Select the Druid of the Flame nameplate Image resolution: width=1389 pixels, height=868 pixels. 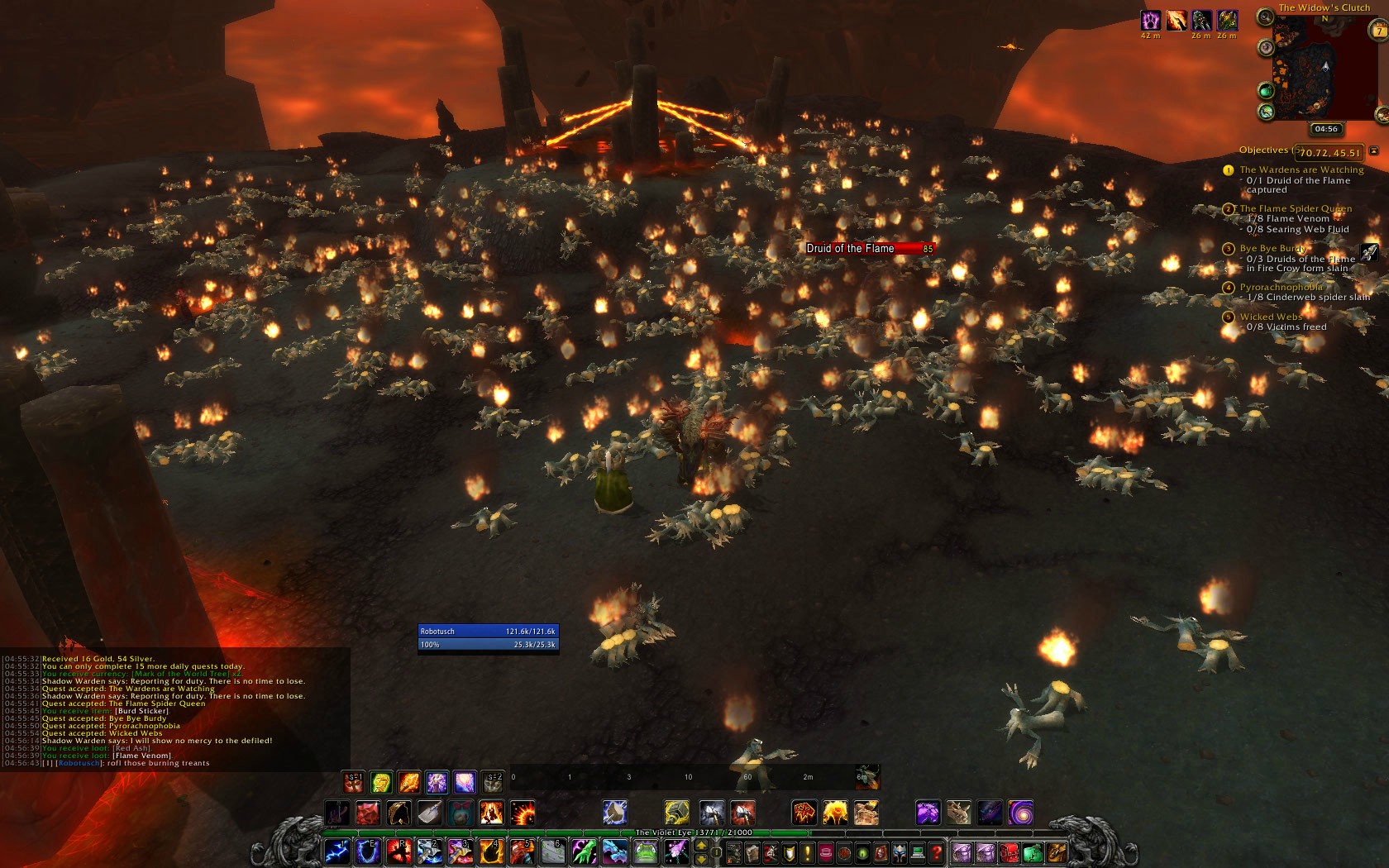tap(870, 248)
